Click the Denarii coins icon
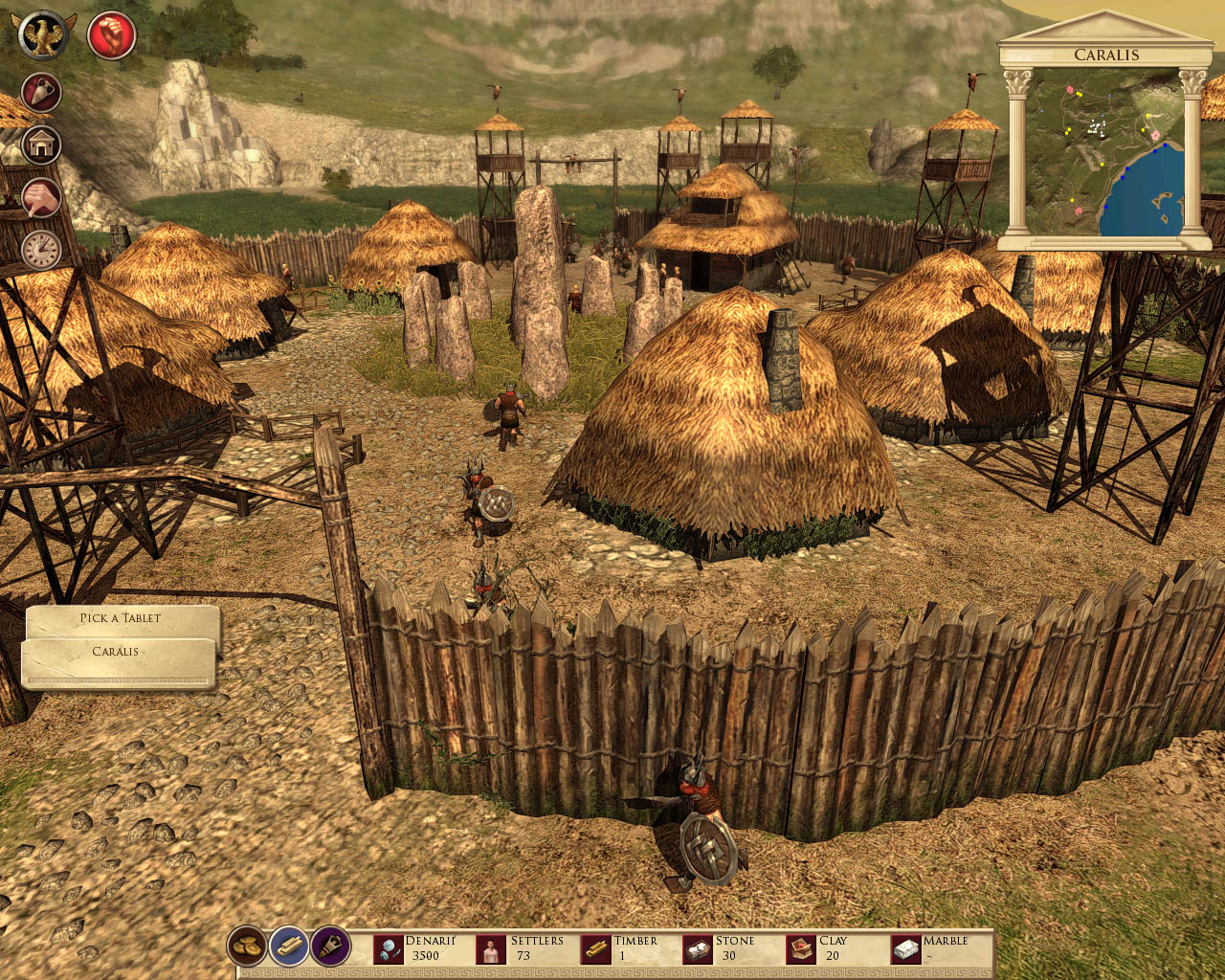This screenshot has width=1225, height=980. click(x=388, y=948)
